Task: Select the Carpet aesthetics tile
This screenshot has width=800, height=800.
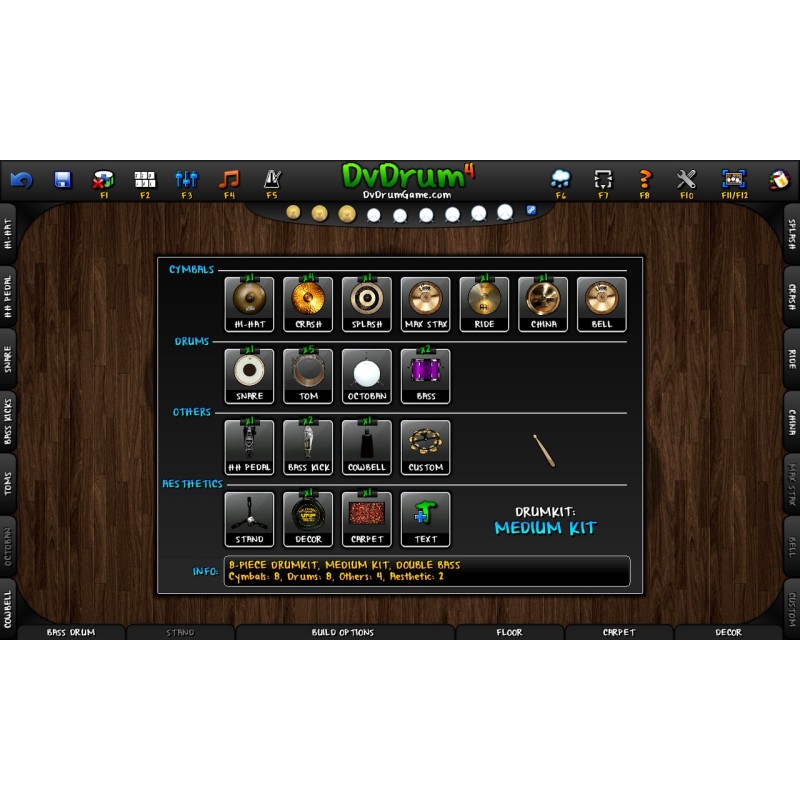Action: click(x=366, y=518)
